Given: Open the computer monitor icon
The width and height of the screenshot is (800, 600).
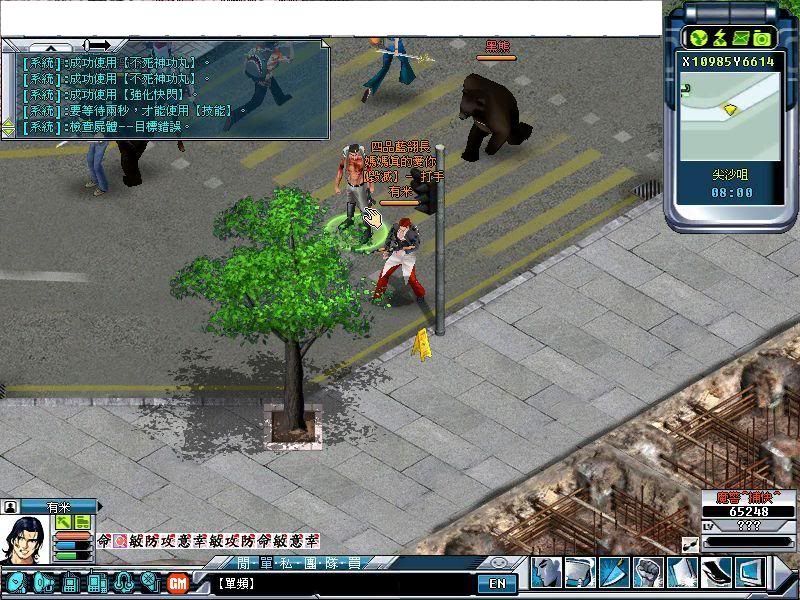Looking at the screenshot, I should click(749, 573).
